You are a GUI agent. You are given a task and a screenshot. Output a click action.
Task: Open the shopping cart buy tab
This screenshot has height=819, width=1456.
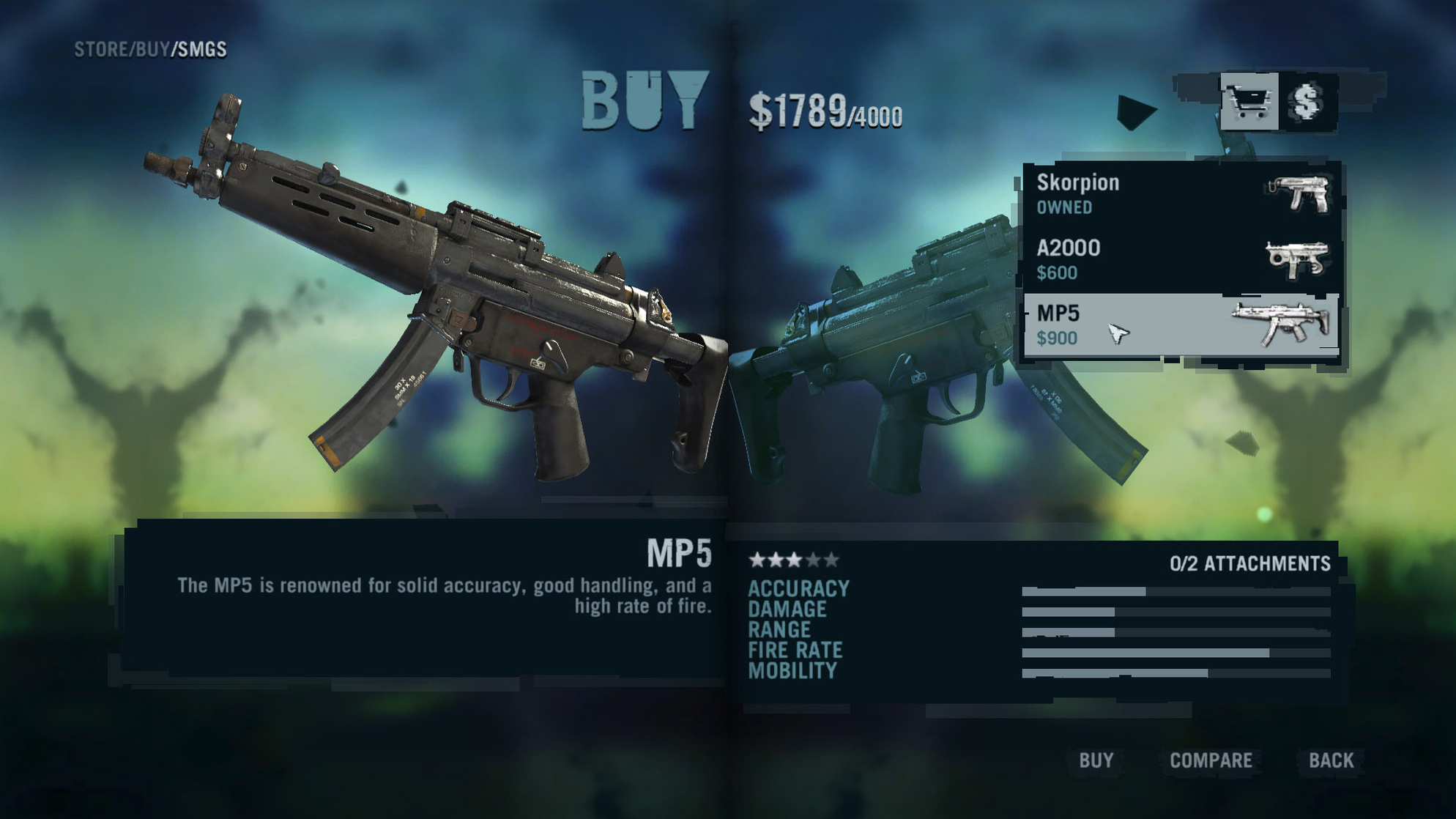[1249, 102]
